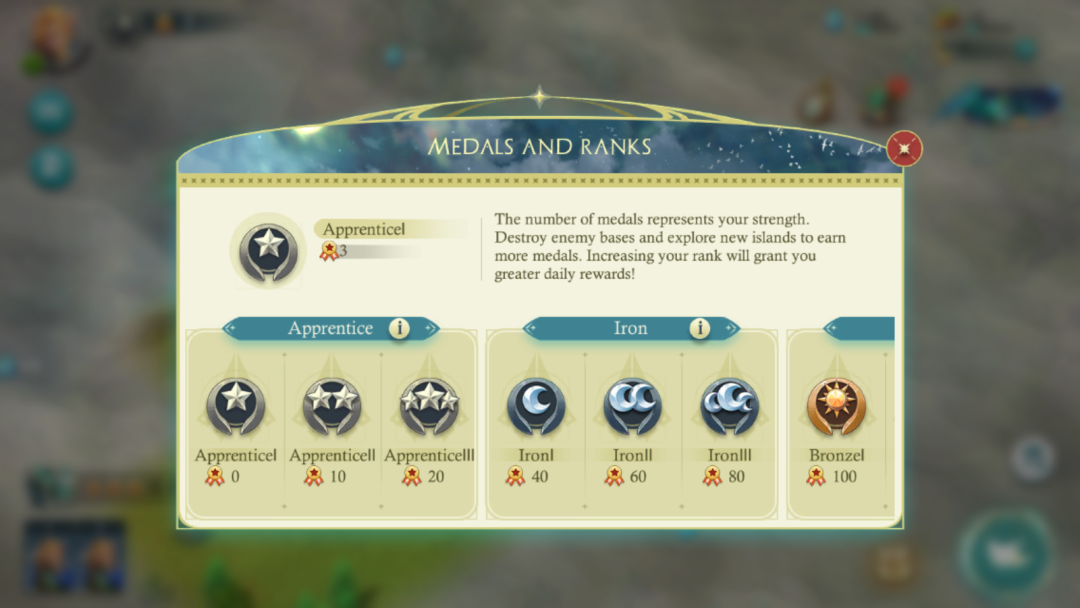This screenshot has width=1080, height=608.
Task: Close the Medals and Ranks window
Action: coord(904,149)
